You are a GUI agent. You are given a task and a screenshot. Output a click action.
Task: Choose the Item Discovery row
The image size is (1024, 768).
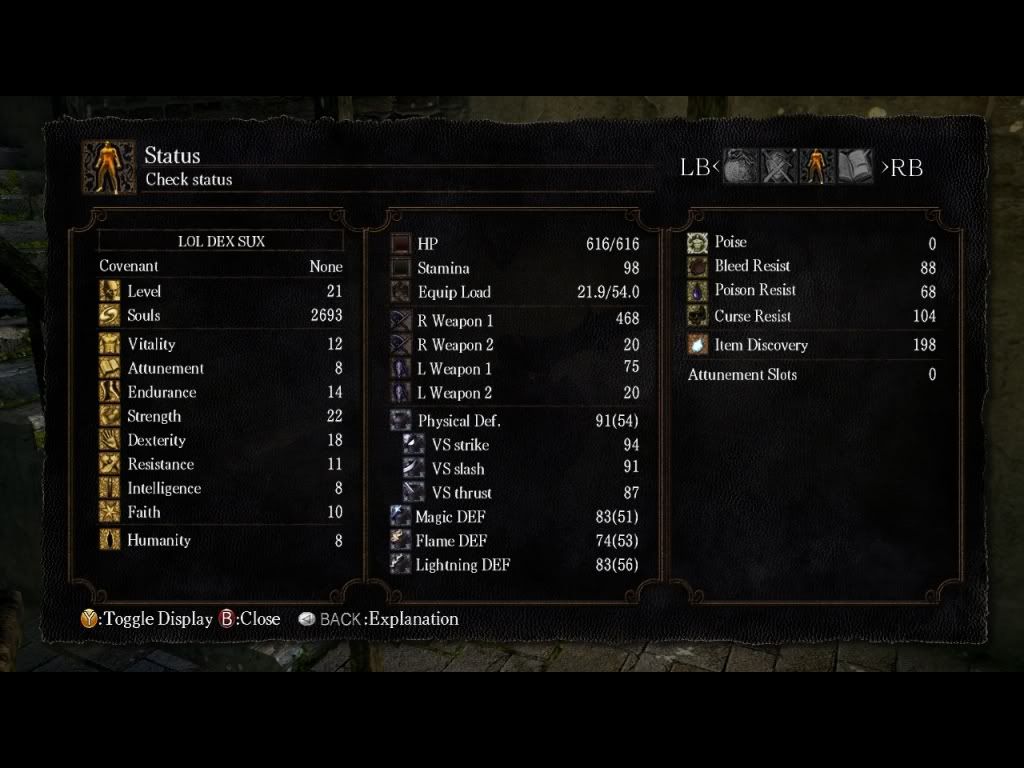coord(811,345)
